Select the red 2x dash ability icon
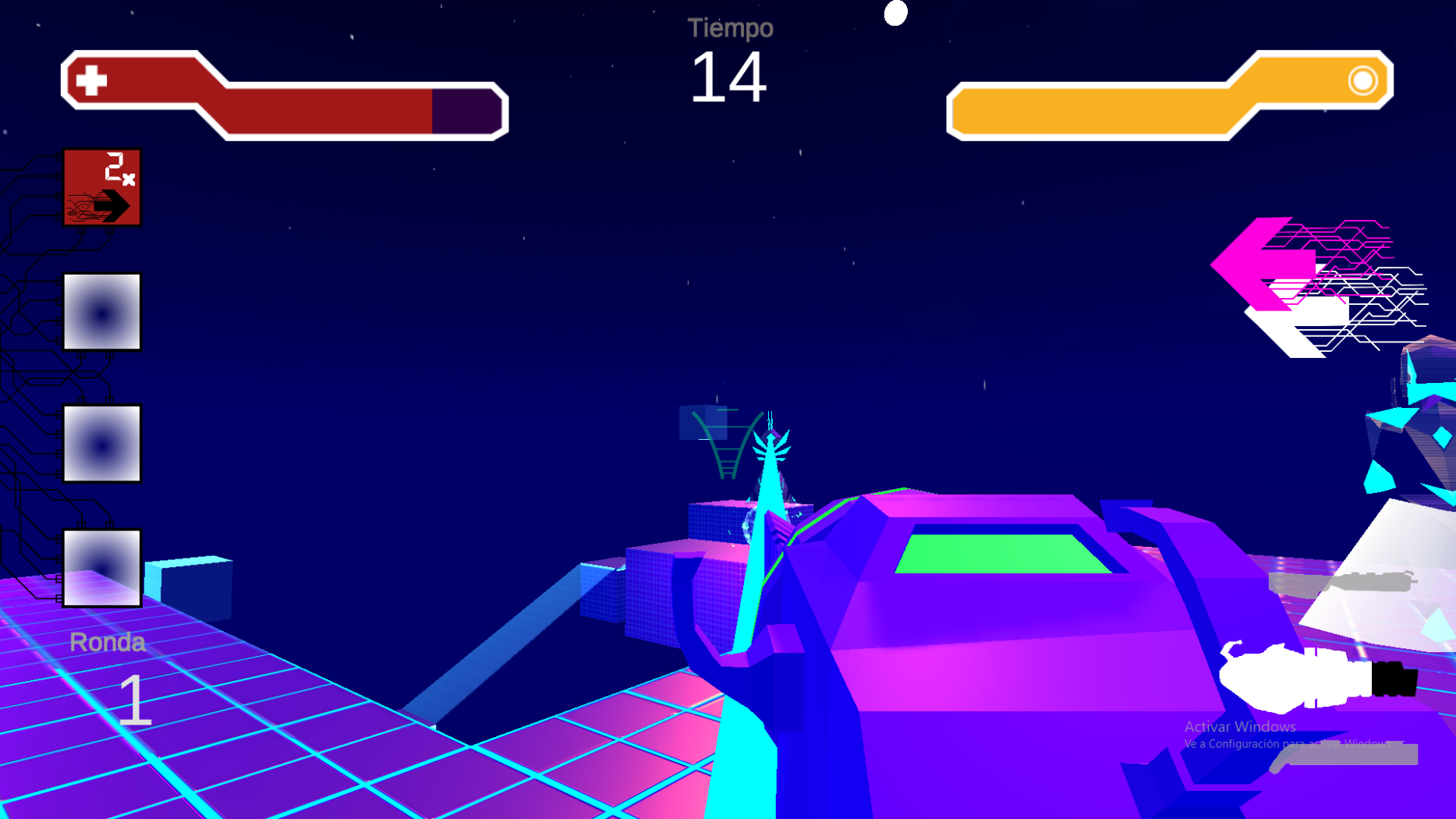Image resolution: width=1456 pixels, height=819 pixels. coord(101,187)
